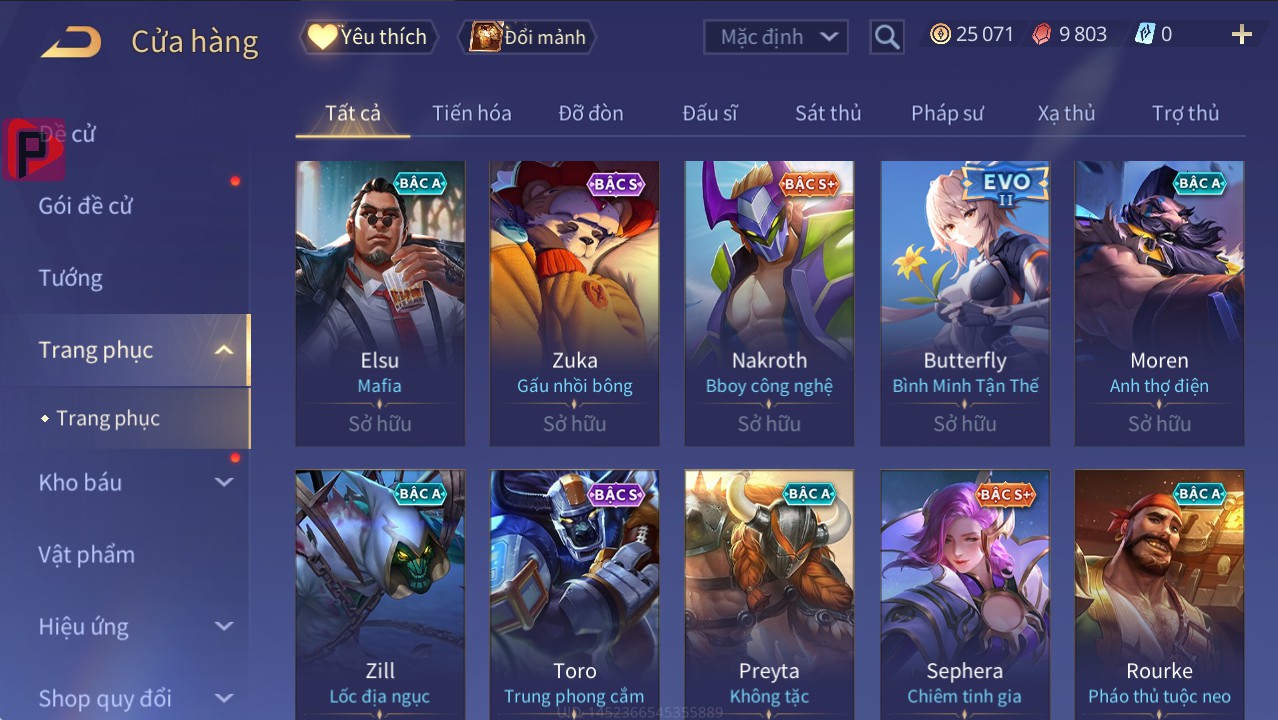Image resolution: width=1278 pixels, height=720 pixels.
Task: Go to the Tướng shop section
Action: click(x=71, y=278)
